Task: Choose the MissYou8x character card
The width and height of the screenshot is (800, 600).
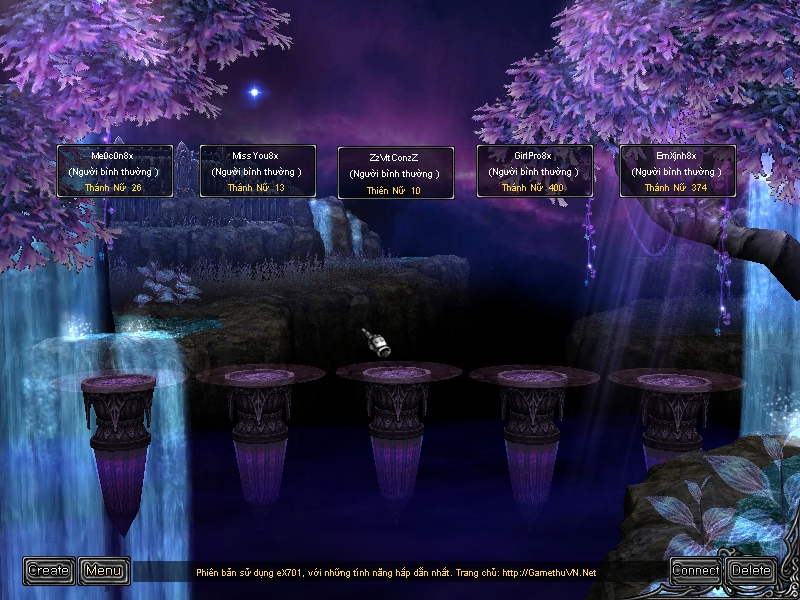Action: [x=257, y=171]
